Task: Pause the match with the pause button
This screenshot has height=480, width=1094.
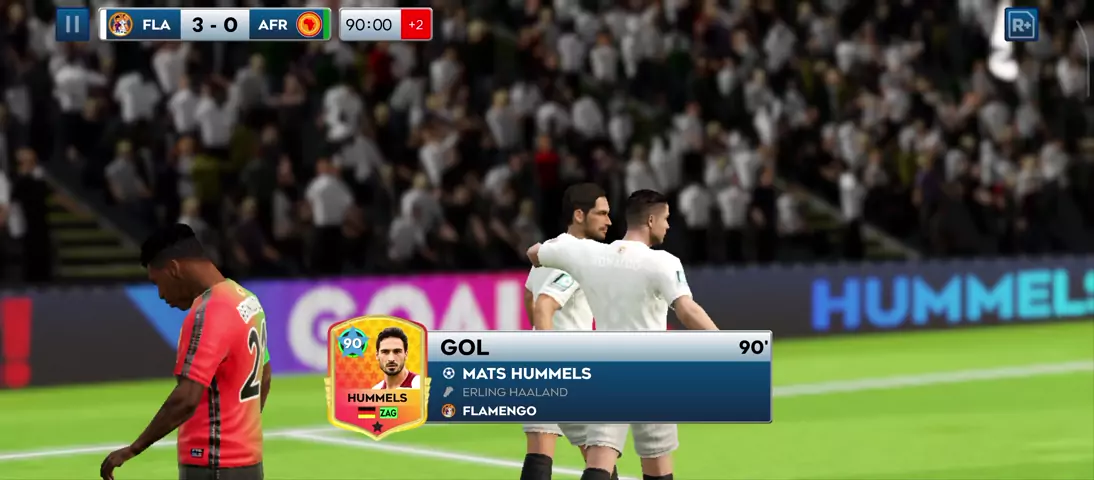Action: point(72,24)
